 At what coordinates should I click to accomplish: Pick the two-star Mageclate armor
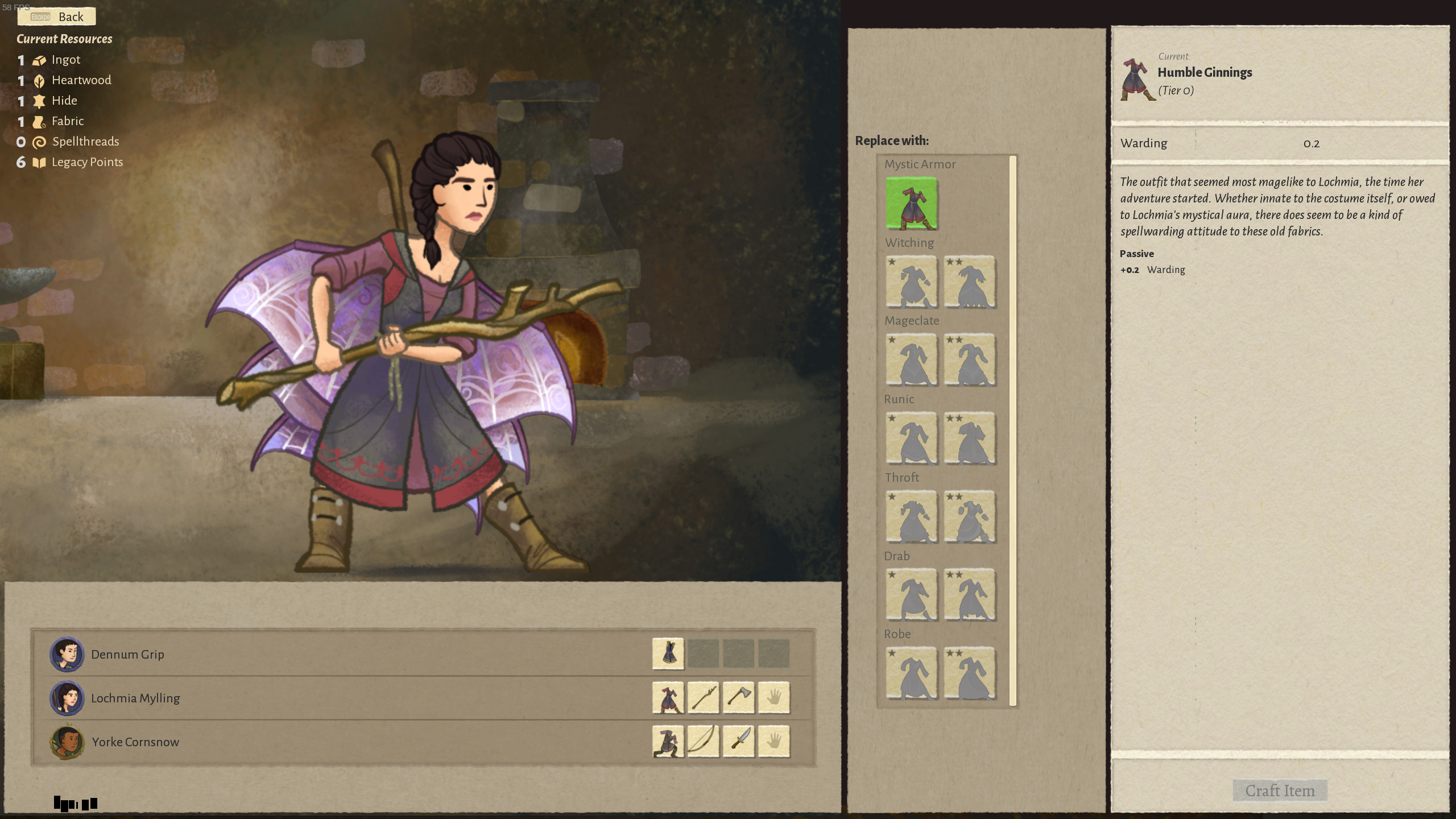pyautogui.click(x=970, y=360)
